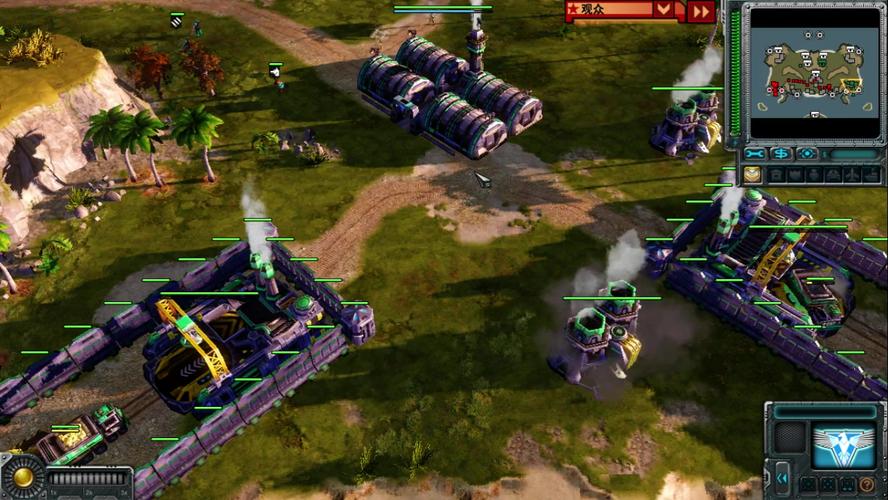Click the Allied eagle emblem panel
The width and height of the screenshot is (888, 500).
(x=843, y=445)
